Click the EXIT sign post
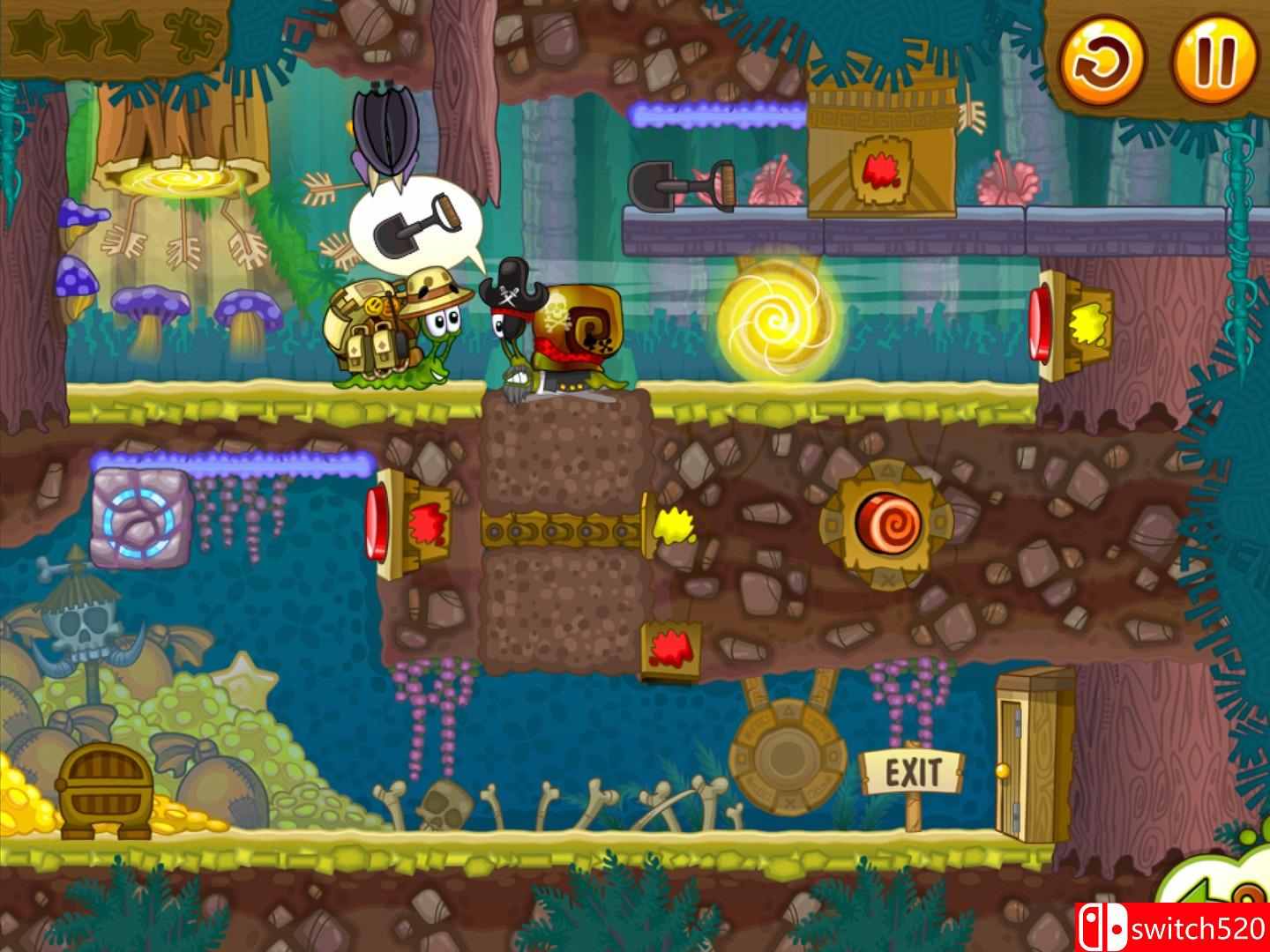The image size is (1270, 952). (x=913, y=771)
